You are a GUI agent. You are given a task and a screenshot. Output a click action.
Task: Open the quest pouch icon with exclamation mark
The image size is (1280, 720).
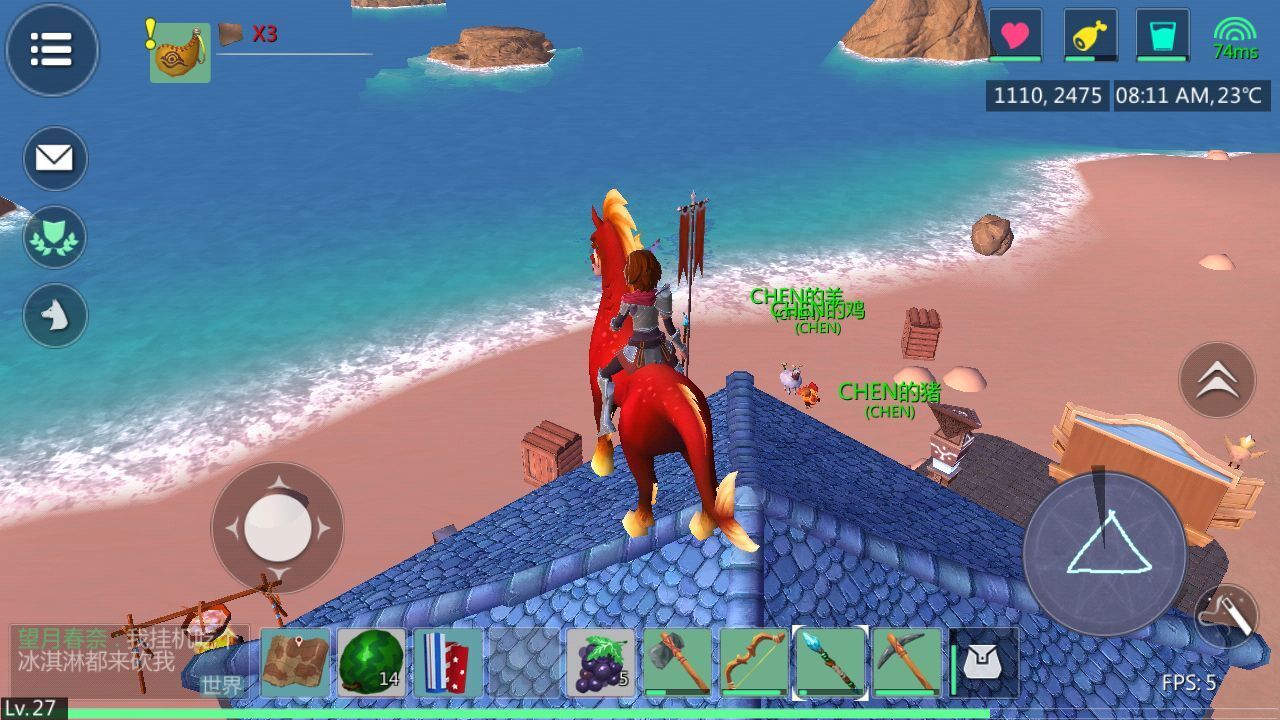tap(180, 52)
